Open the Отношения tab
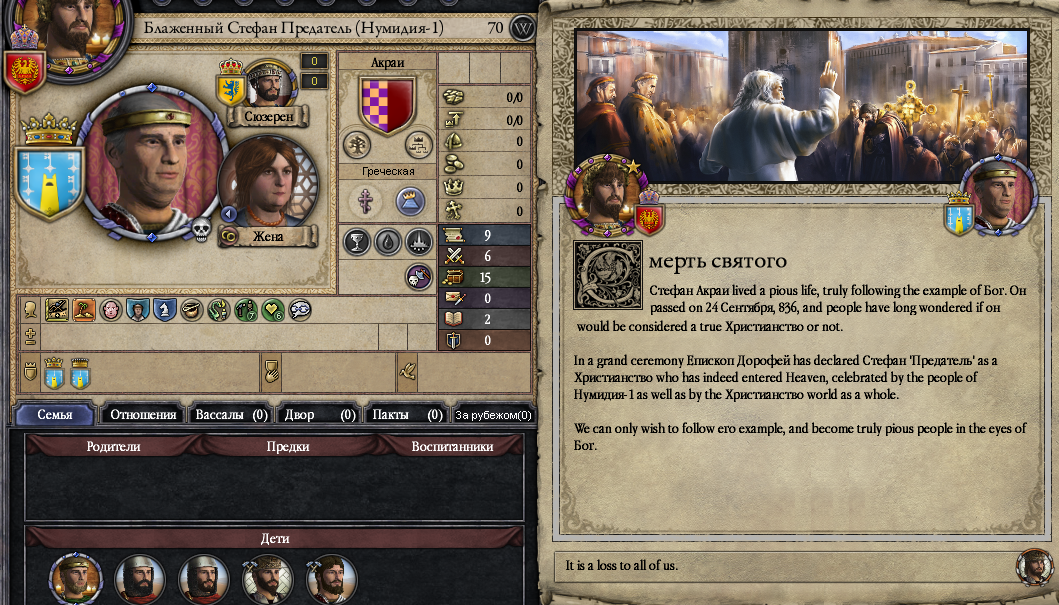Image resolution: width=1059 pixels, height=605 pixels. 143,414
